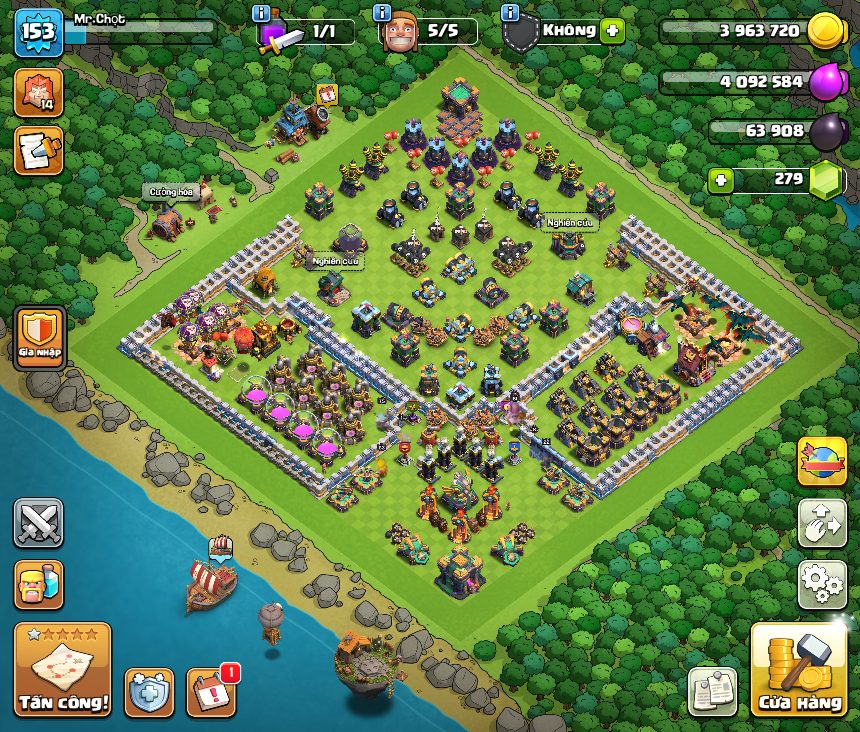Open the settings gear menu

[x=822, y=585]
